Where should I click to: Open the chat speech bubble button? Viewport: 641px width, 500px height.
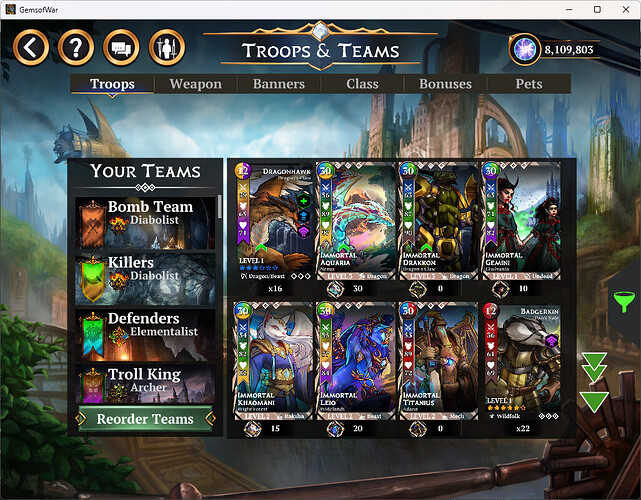click(x=120, y=47)
